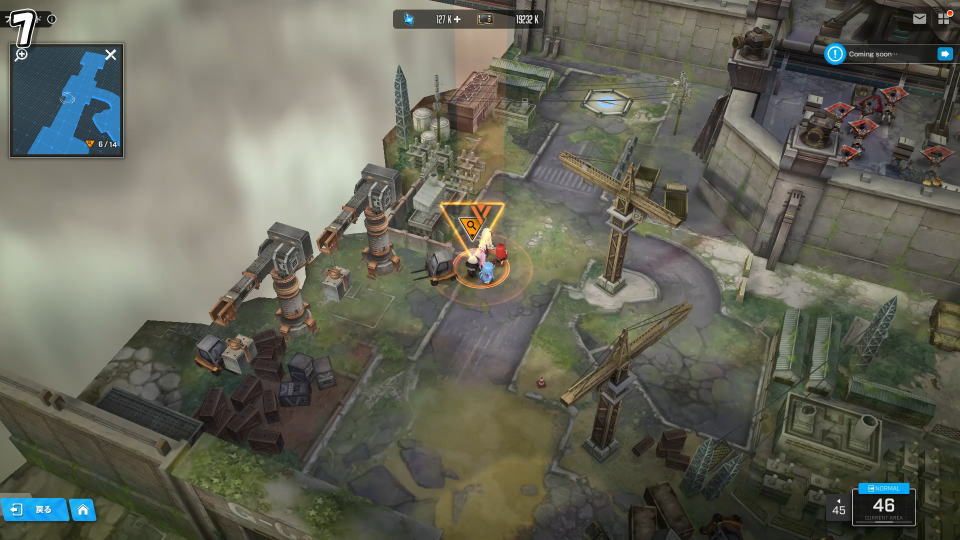Viewport: 960px width, 540px height.
Task: Return to the home screen
Action: tap(82, 510)
